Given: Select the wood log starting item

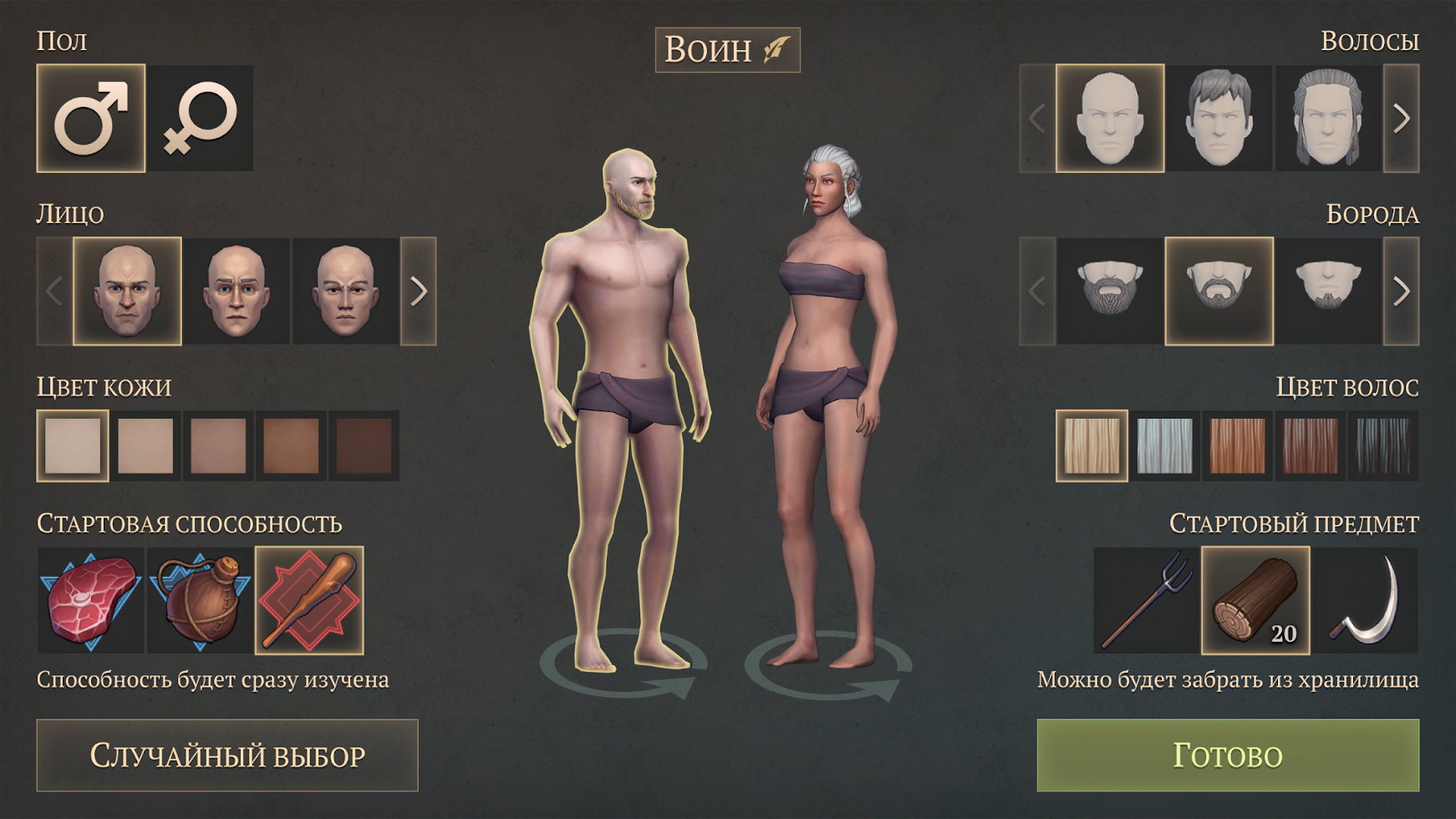Looking at the screenshot, I should tap(1255, 600).
